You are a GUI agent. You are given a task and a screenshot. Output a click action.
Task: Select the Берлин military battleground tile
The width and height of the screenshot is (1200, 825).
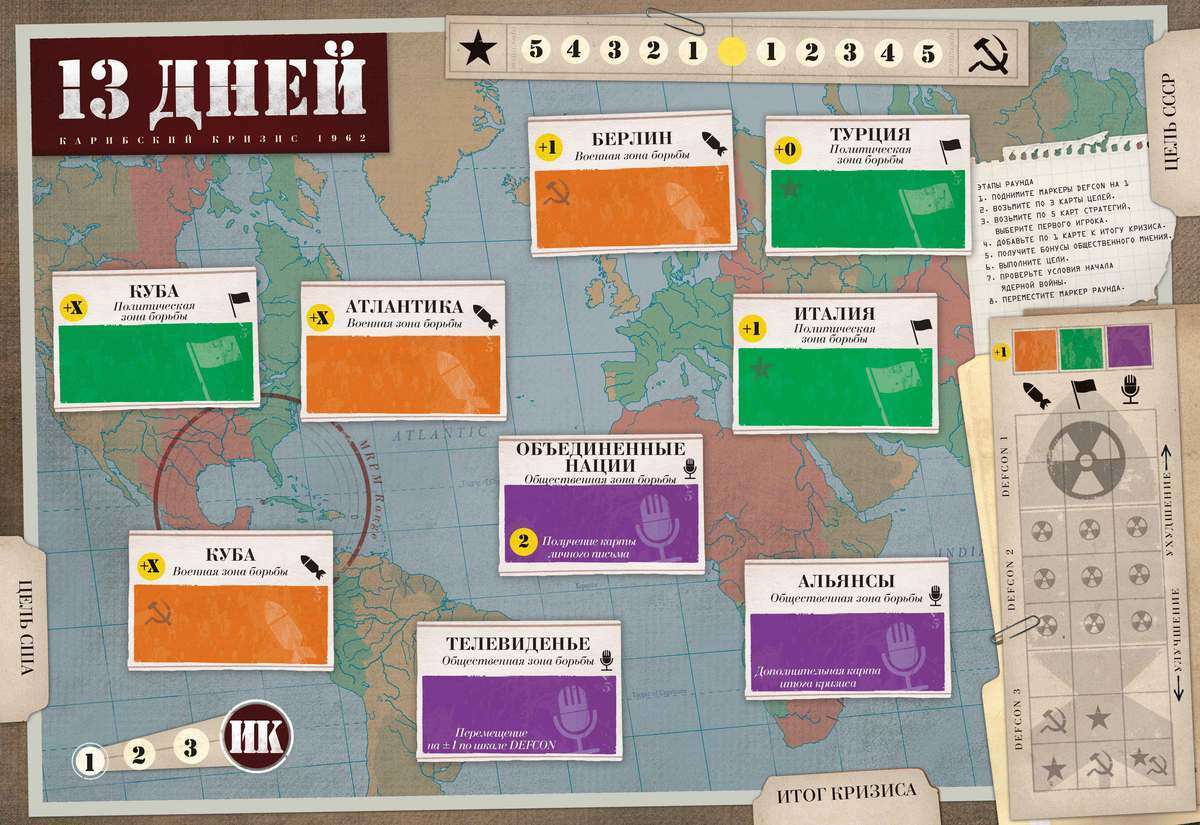(x=632, y=185)
